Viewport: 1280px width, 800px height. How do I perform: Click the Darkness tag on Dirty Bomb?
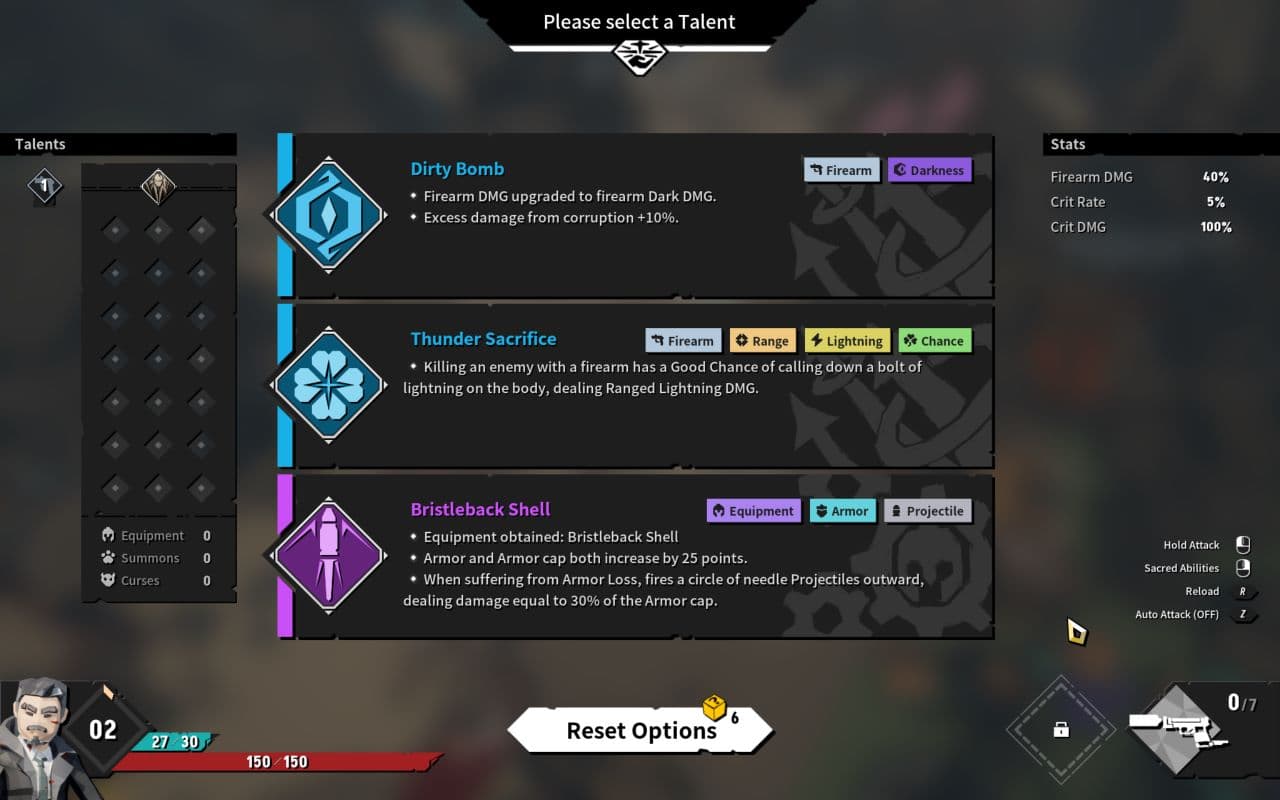click(x=929, y=170)
